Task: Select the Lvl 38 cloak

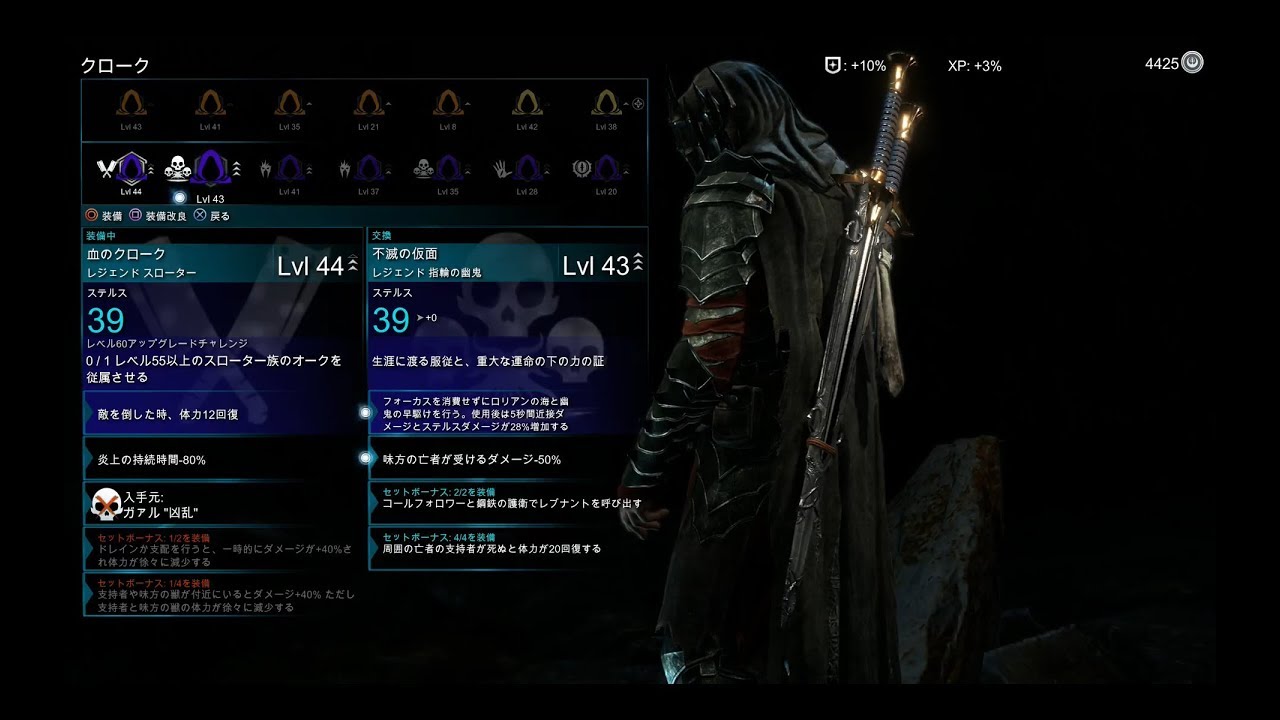Action: [606, 104]
